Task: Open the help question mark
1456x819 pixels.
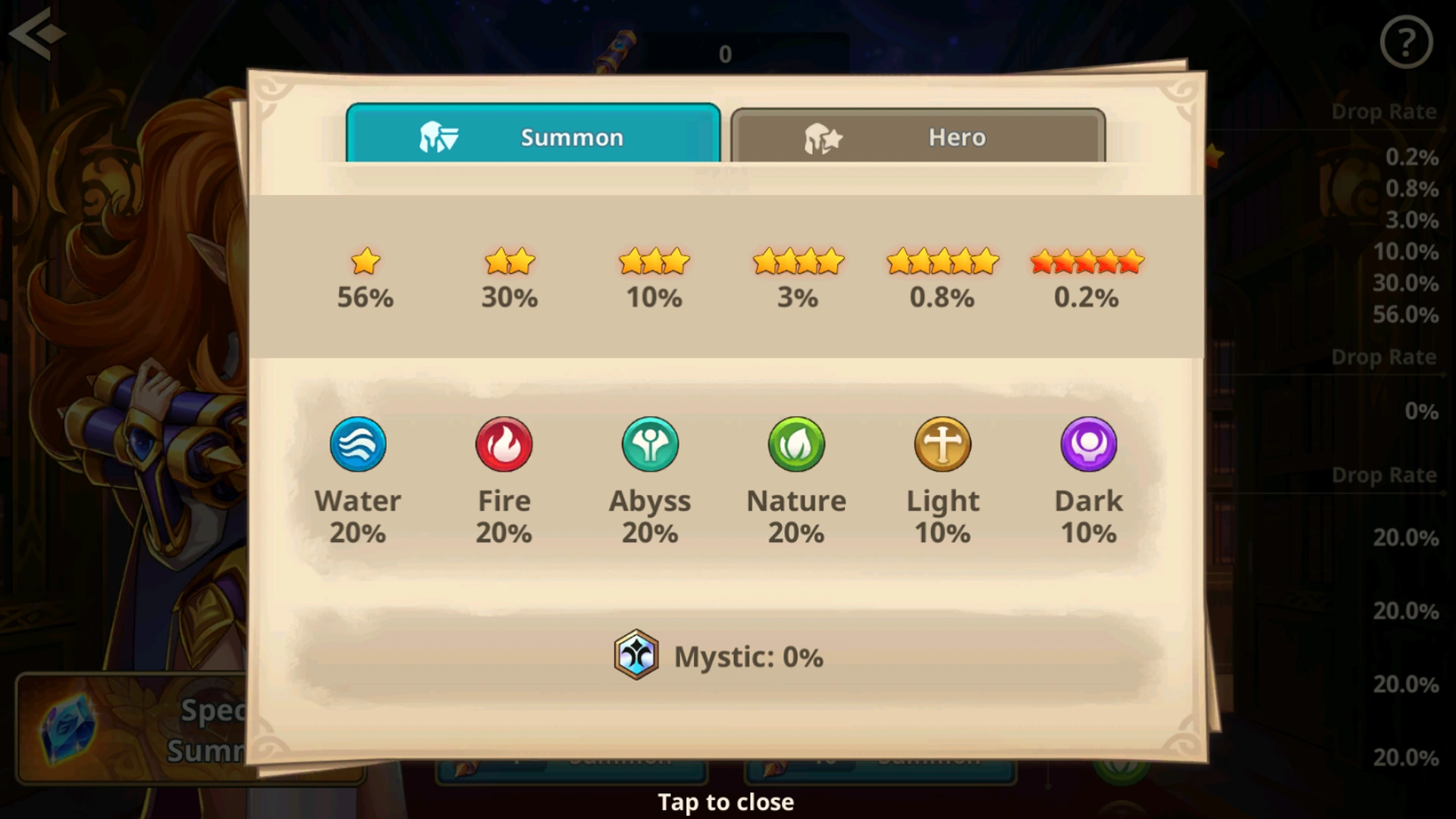Action: (1408, 43)
